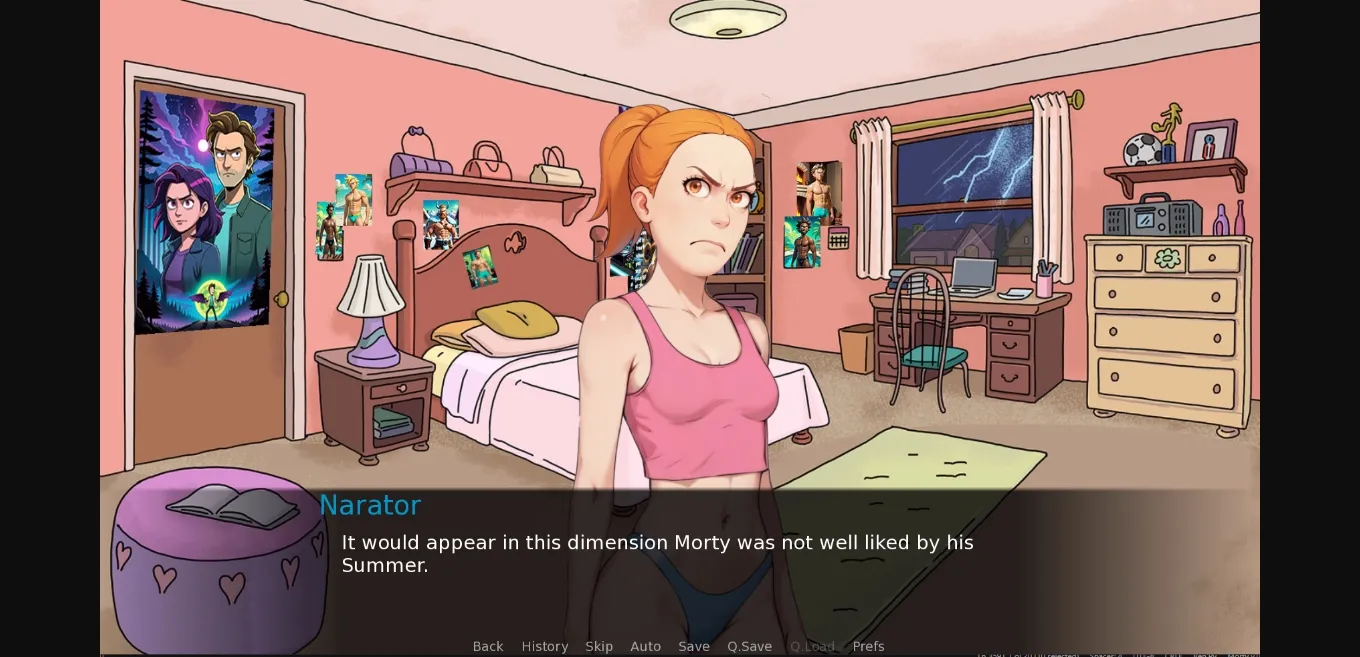This screenshot has height=657, width=1360.
Task: Open the Save menu
Action: (694, 646)
